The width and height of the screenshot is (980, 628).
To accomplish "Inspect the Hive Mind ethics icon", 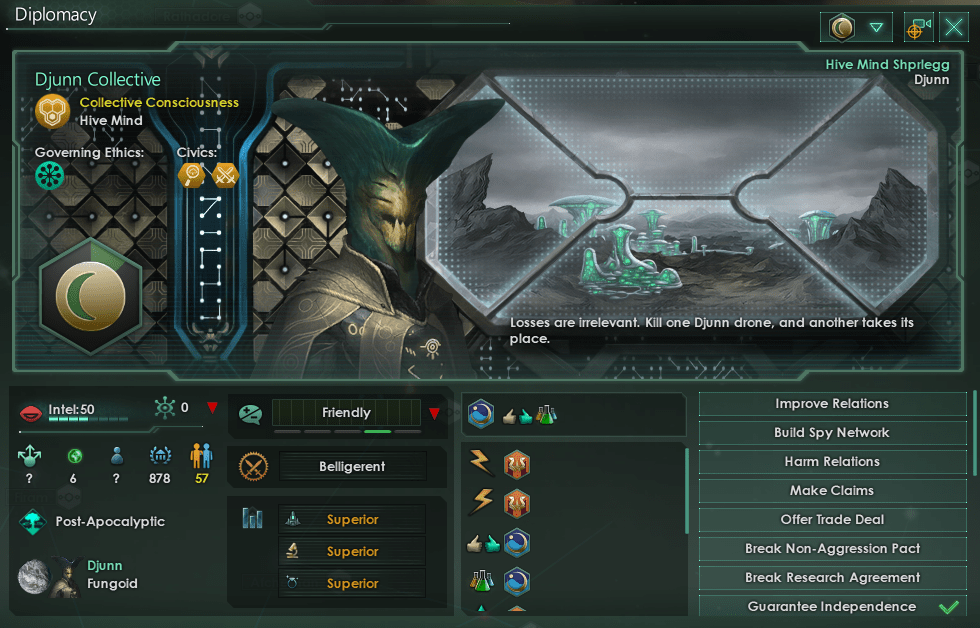I will pyautogui.click(x=50, y=176).
